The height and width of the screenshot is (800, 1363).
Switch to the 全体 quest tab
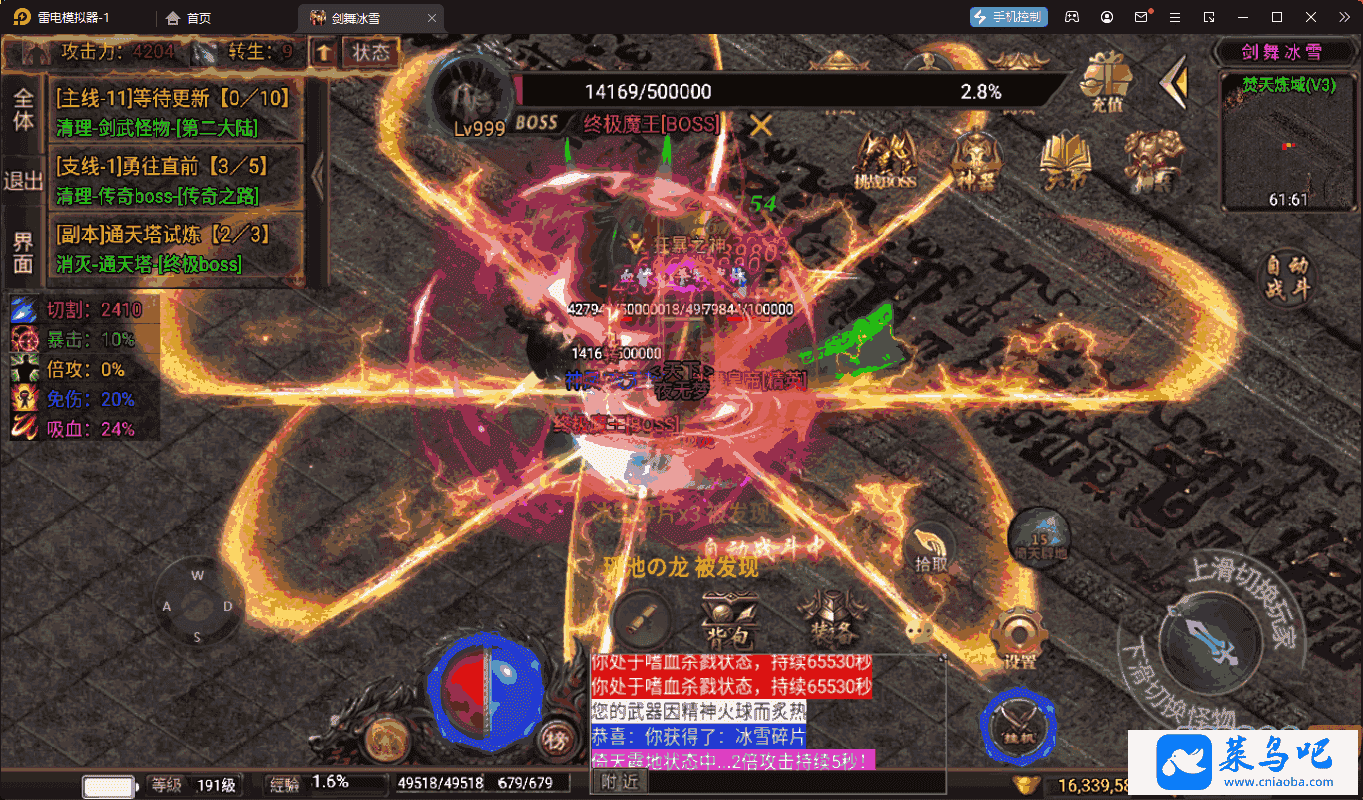click(x=23, y=110)
